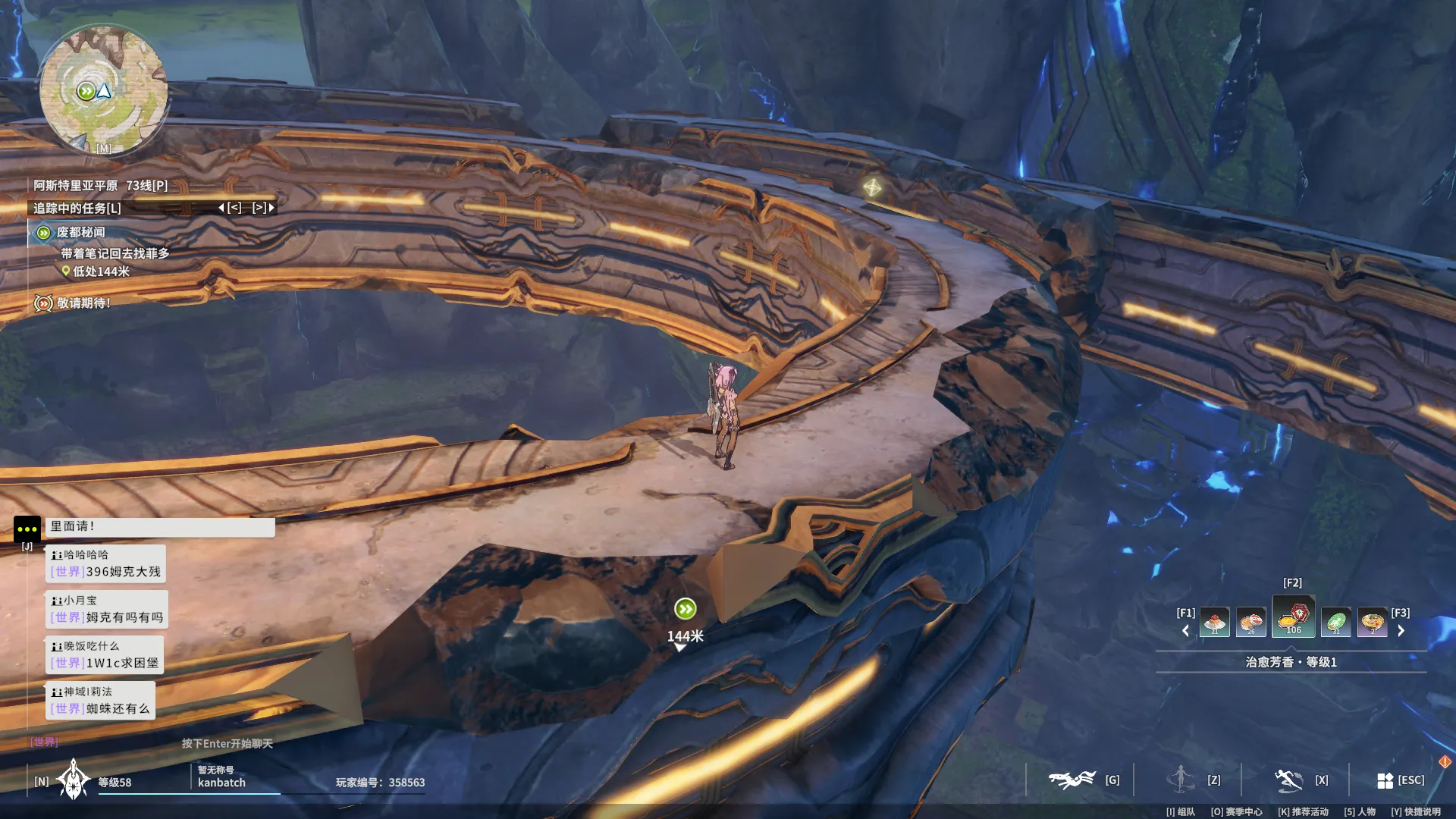Image resolution: width=1456 pixels, height=819 pixels.
Task: Click 小月宝's chat message
Action: 106,610
